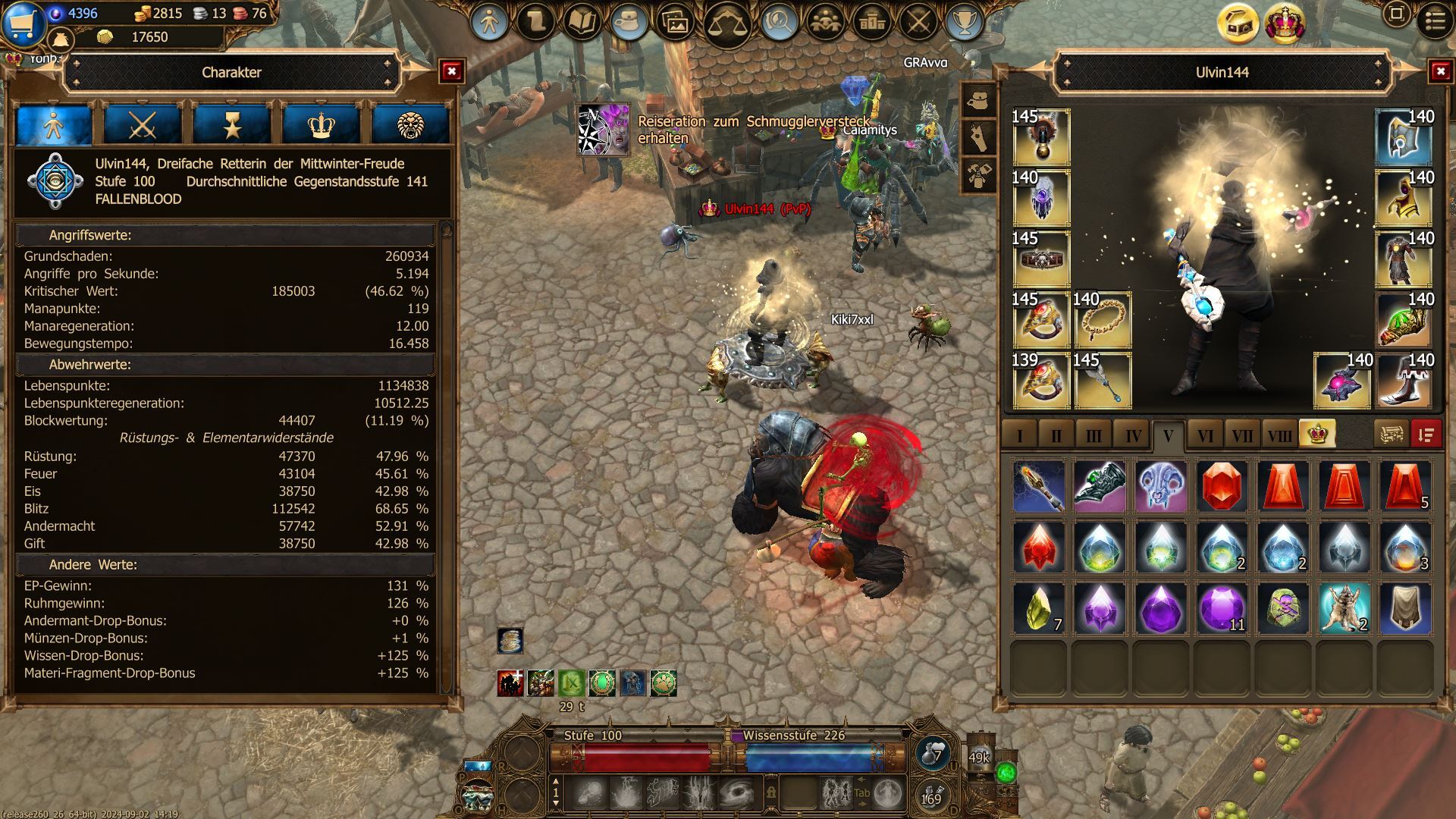
Task: Pick the equipped helmet slot
Action: coord(1404,137)
